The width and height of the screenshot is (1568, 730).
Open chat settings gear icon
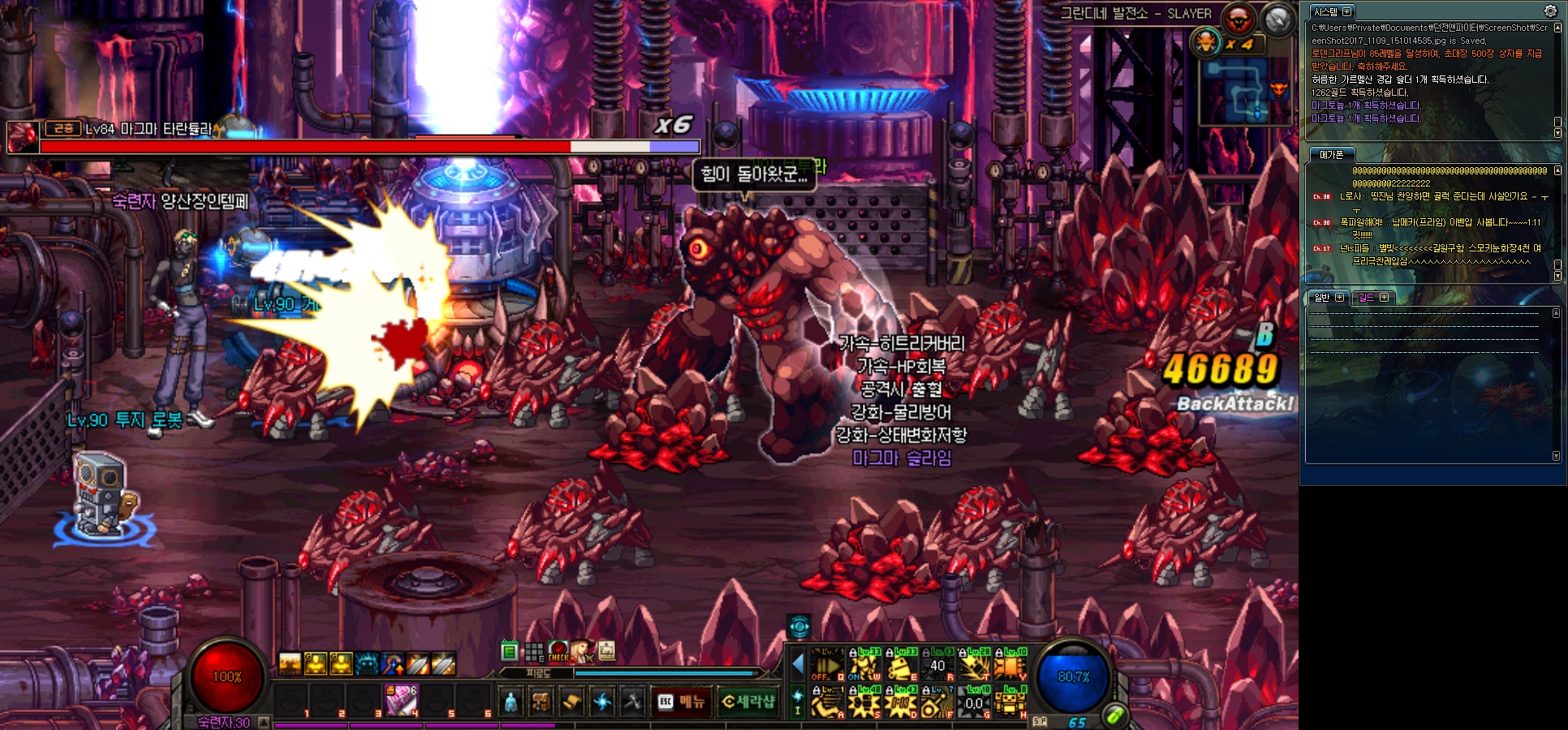coord(1550,11)
